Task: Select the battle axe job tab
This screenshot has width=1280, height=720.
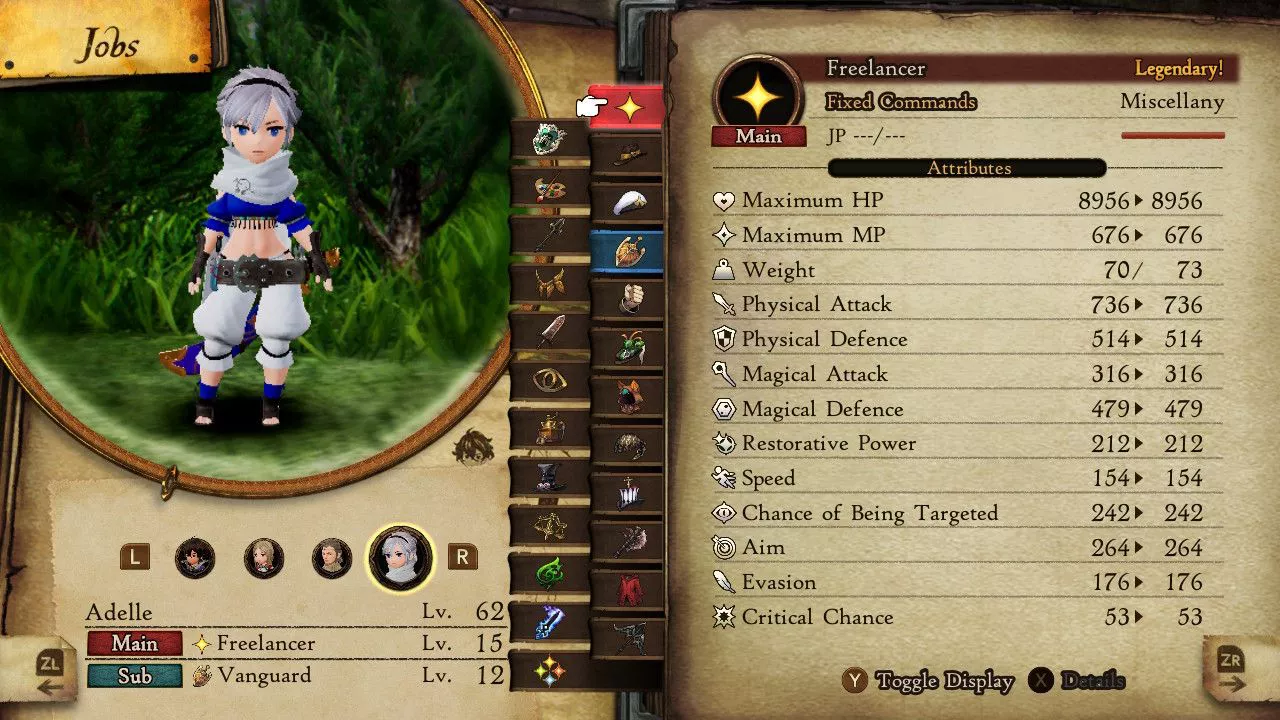Action: pyautogui.click(x=628, y=540)
